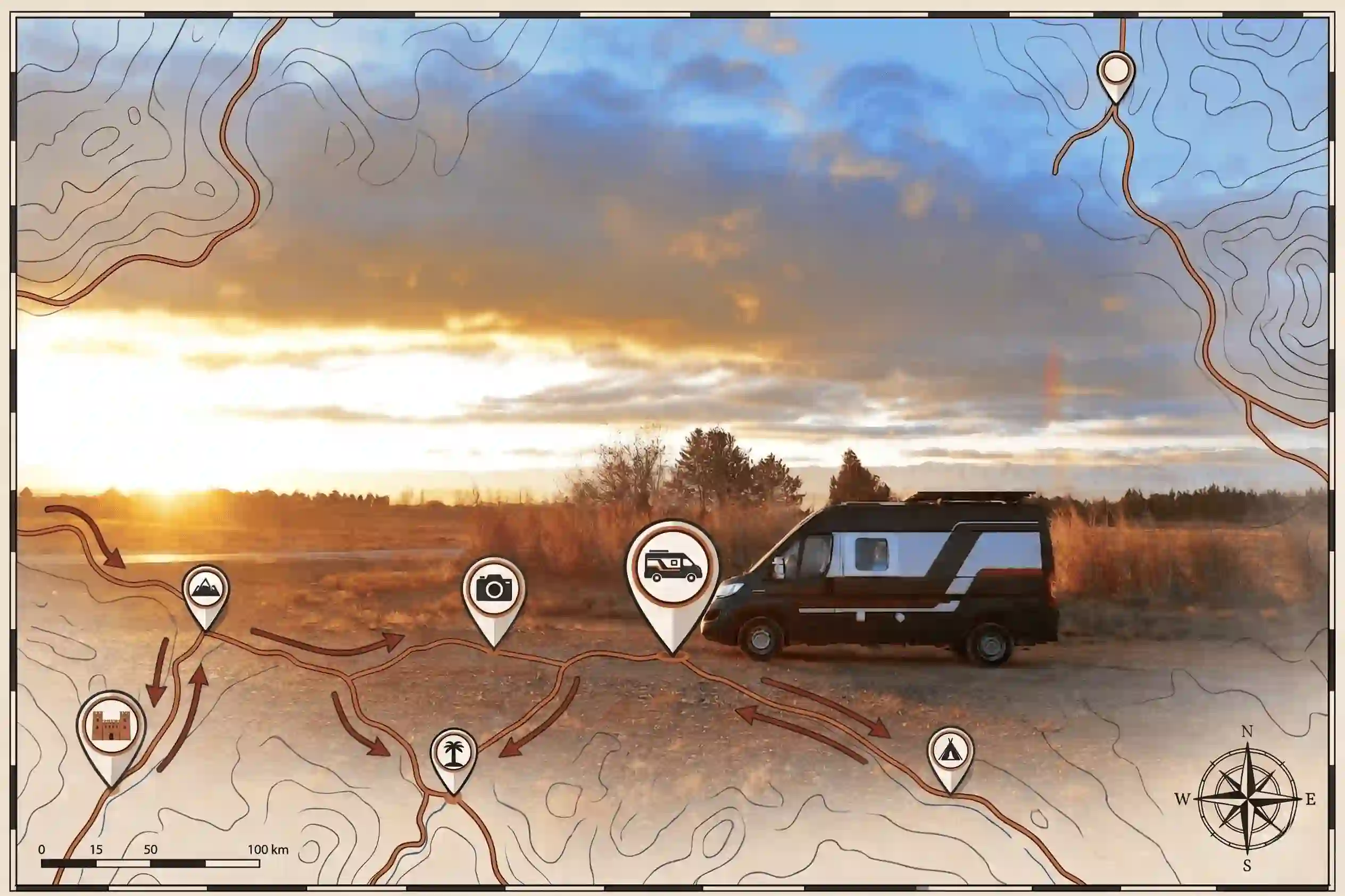Click the compass rose

1247,799
